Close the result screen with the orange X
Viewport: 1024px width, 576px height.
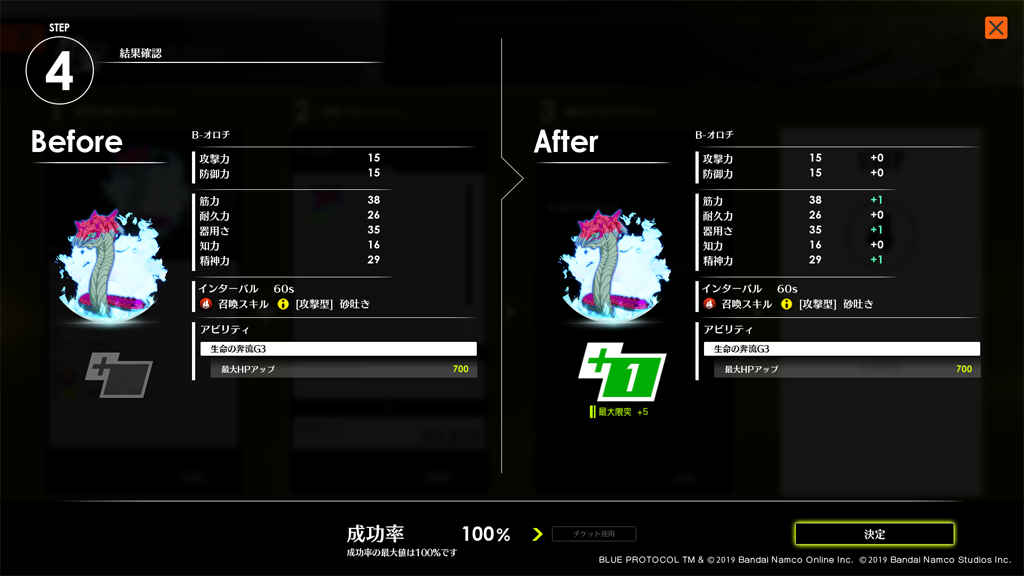[995, 28]
